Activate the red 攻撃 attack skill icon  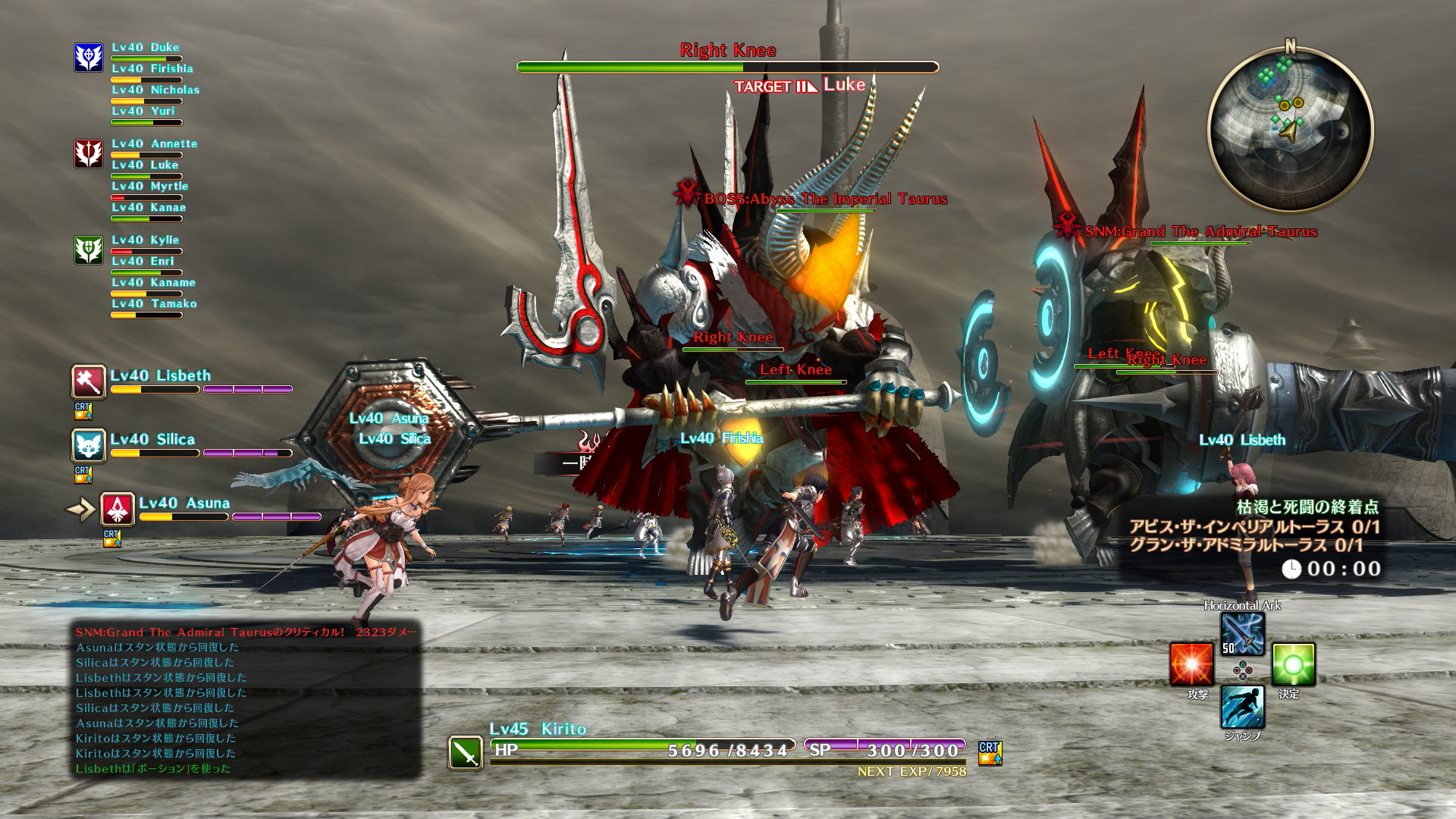(x=1192, y=662)
